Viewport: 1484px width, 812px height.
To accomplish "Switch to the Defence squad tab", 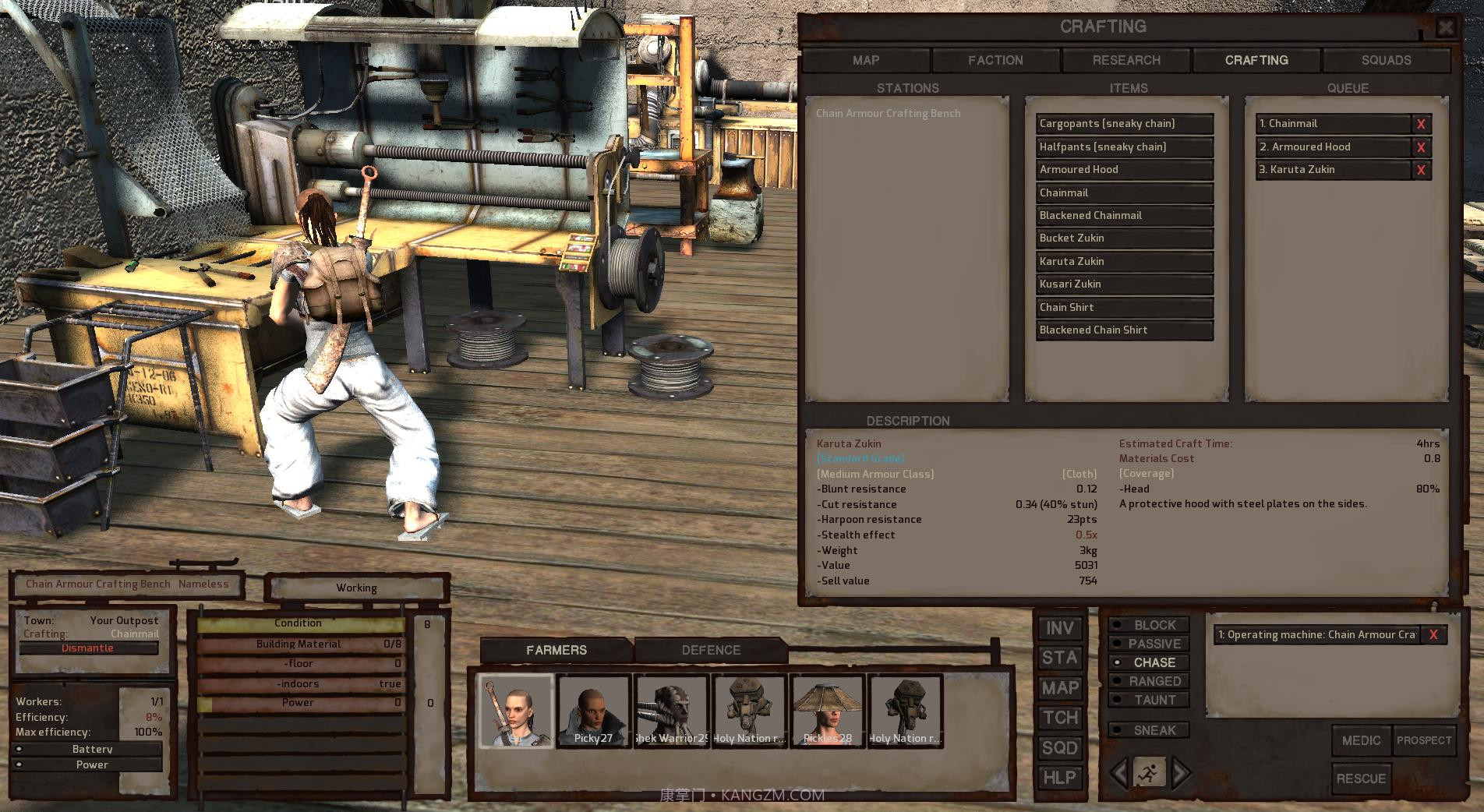I will [x=711, y=650].
